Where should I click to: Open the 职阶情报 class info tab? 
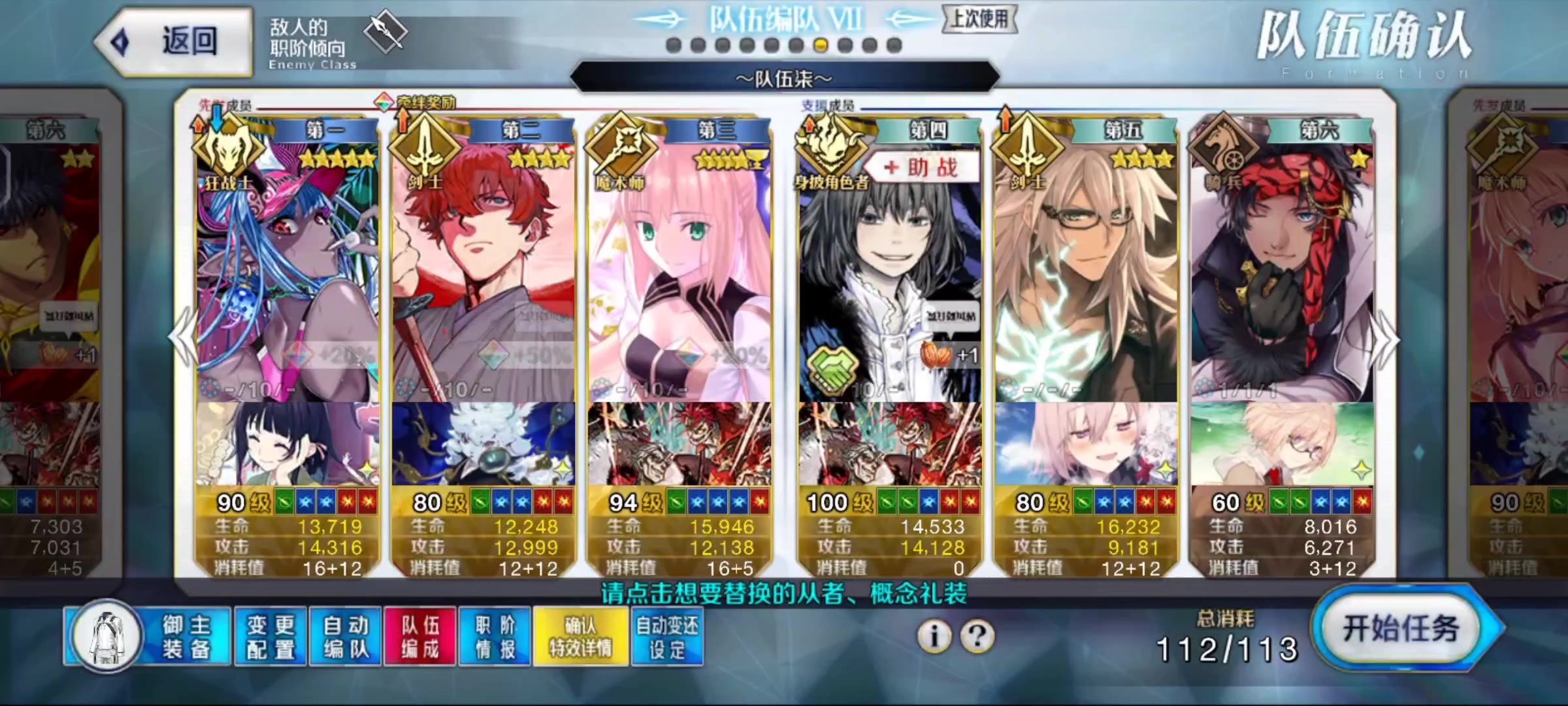point(493,633)
